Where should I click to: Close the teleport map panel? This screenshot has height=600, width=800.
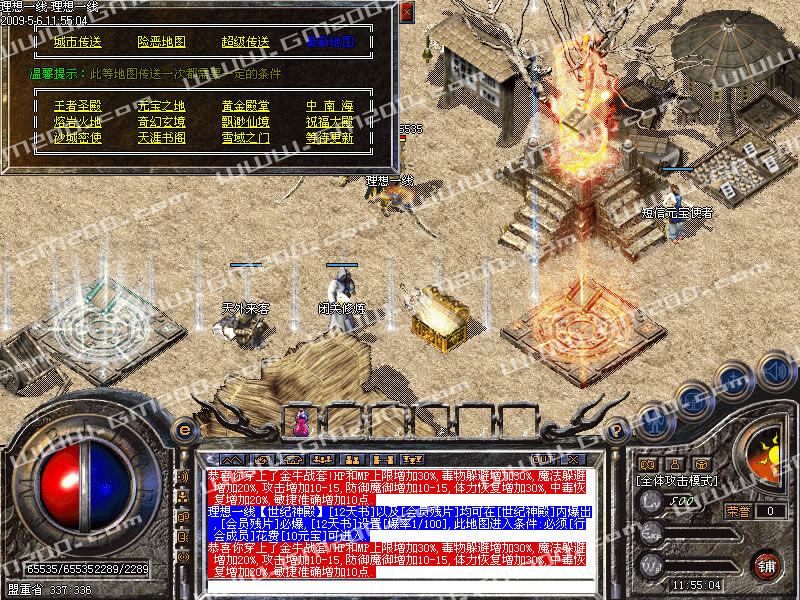pyautogui.click(x=405, y=14)
